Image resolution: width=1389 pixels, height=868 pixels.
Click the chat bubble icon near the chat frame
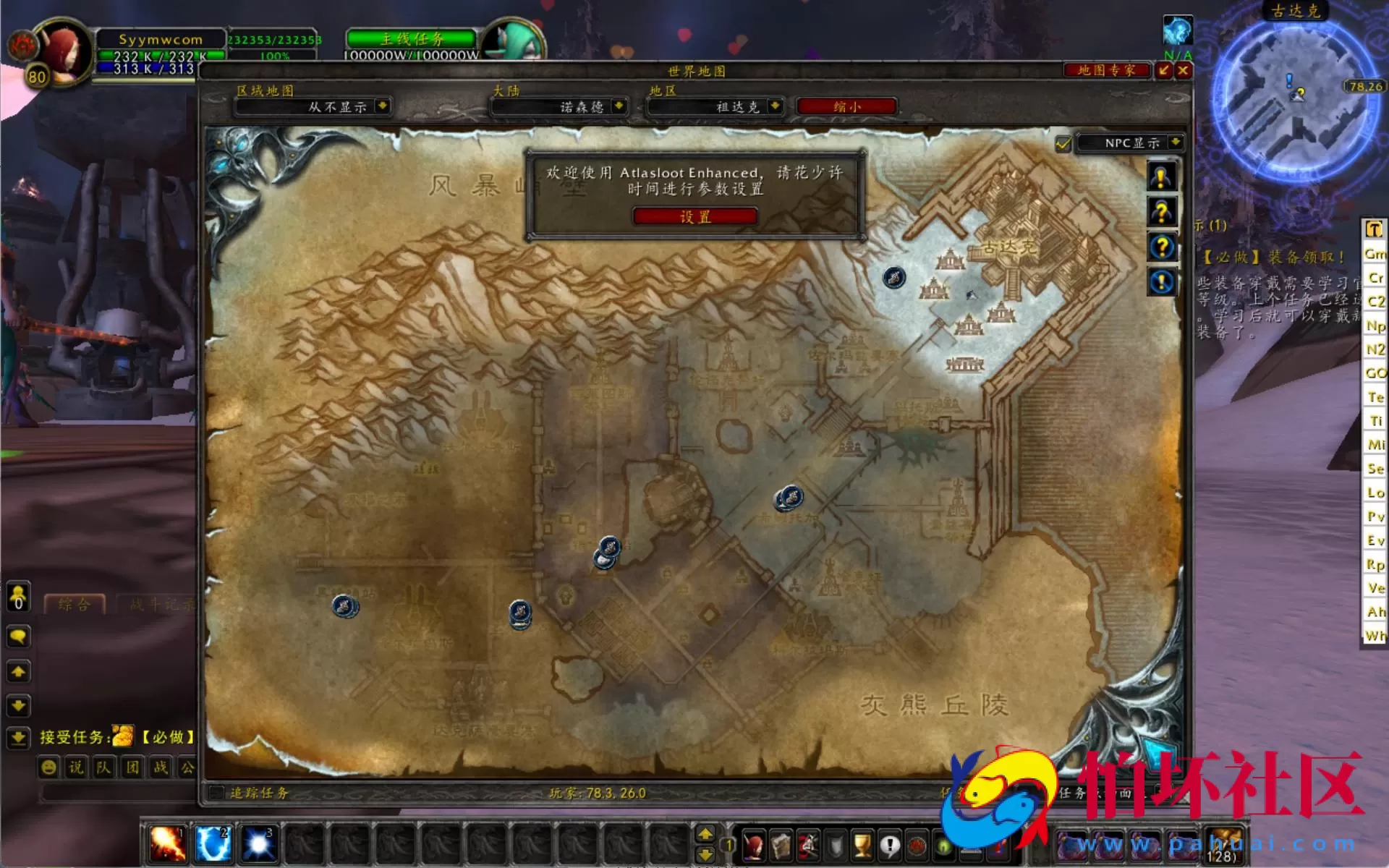click(x=17, y=637)
